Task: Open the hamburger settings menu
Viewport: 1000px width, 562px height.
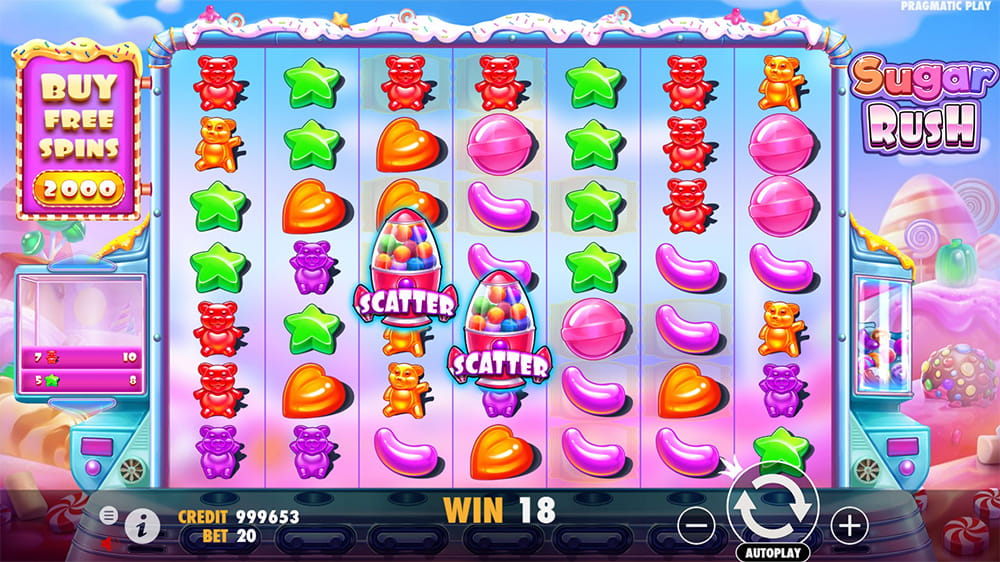Action: coord(109,515)
